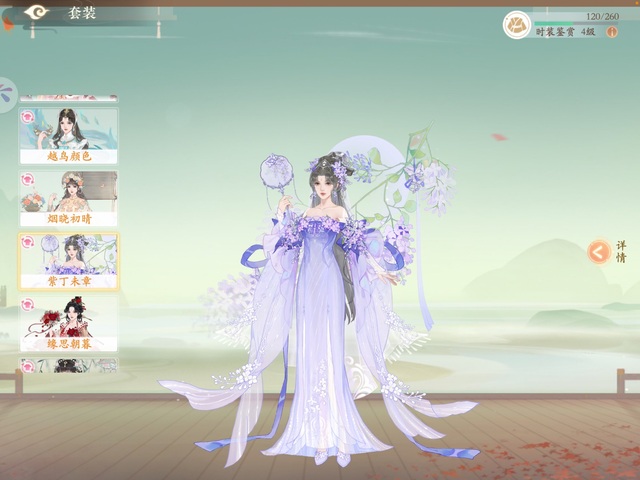Go back using the top-left arrow
Image resolution: width=640 pixels, height=480 pixels.
[x=37, y=13]
